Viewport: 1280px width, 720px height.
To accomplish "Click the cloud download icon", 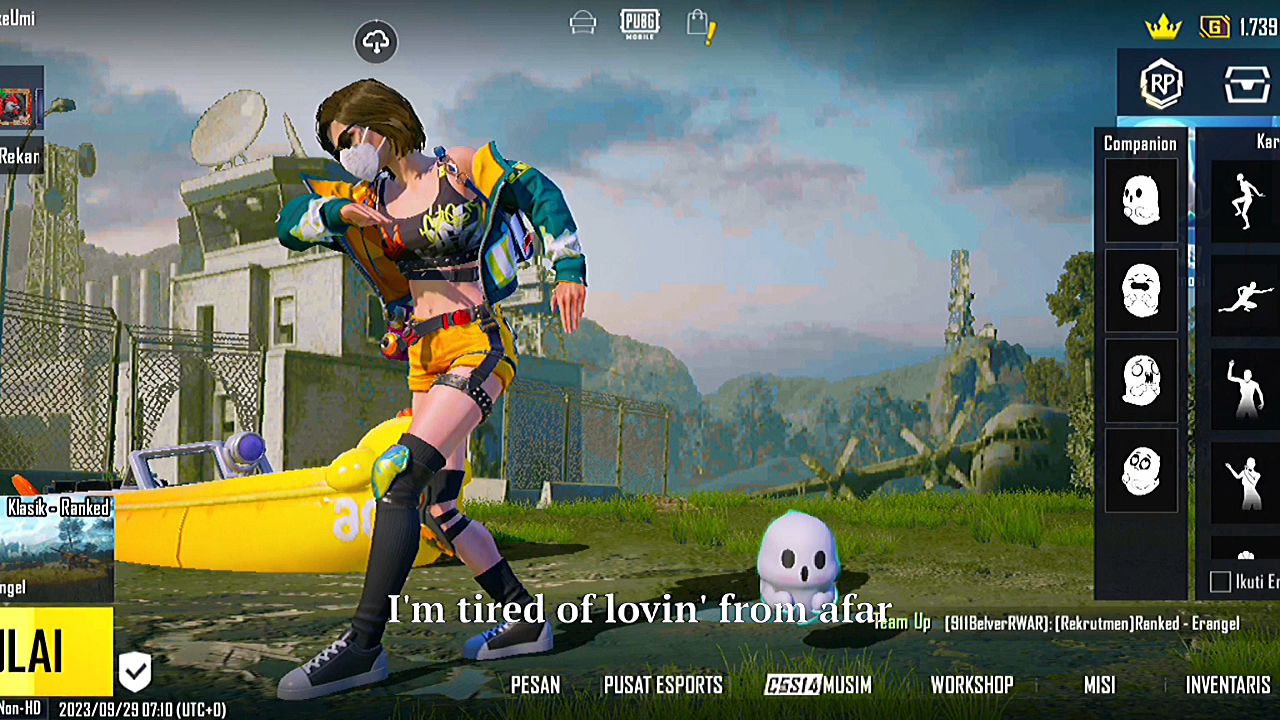I will [x=376, y=42].
